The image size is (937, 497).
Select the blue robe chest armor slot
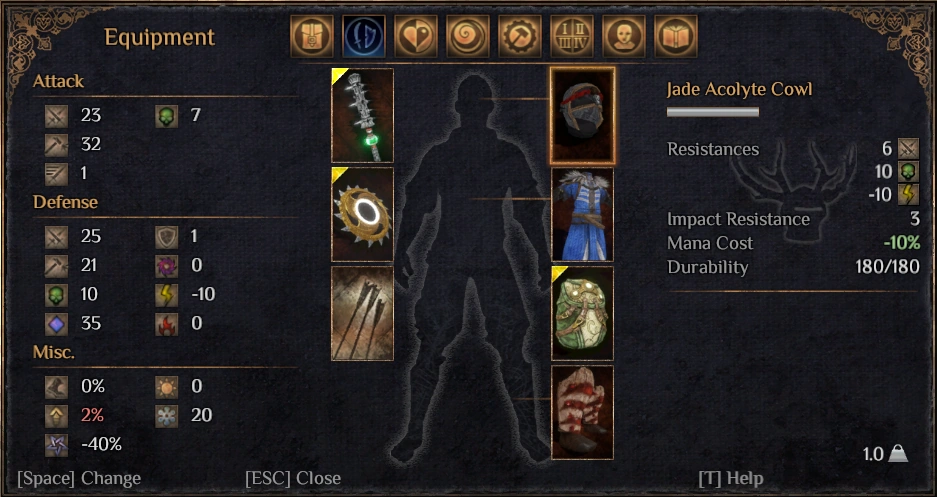(583, 214)
